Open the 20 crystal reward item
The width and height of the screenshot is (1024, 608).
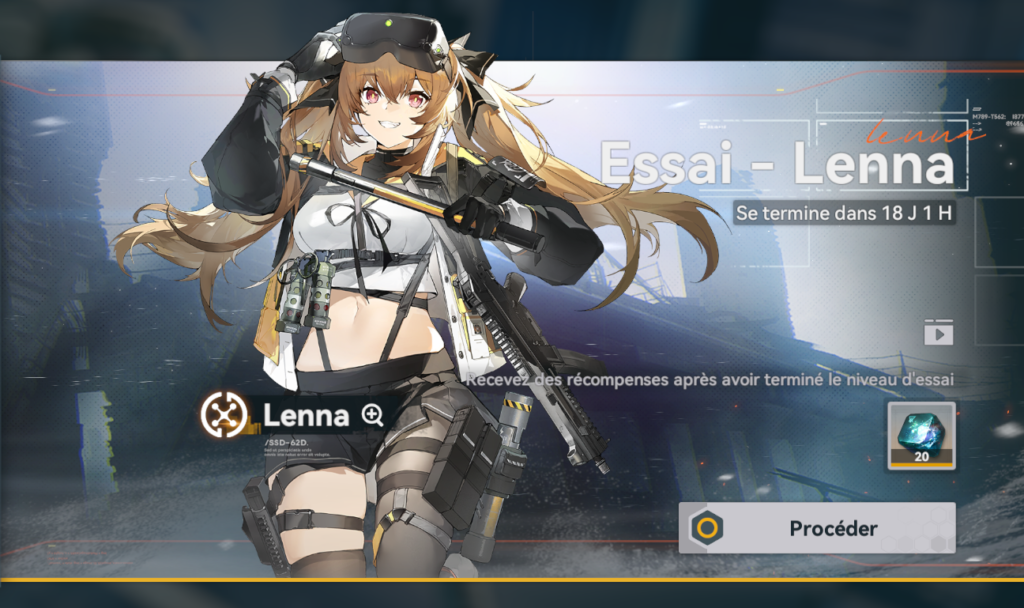(x=921, y=435)
